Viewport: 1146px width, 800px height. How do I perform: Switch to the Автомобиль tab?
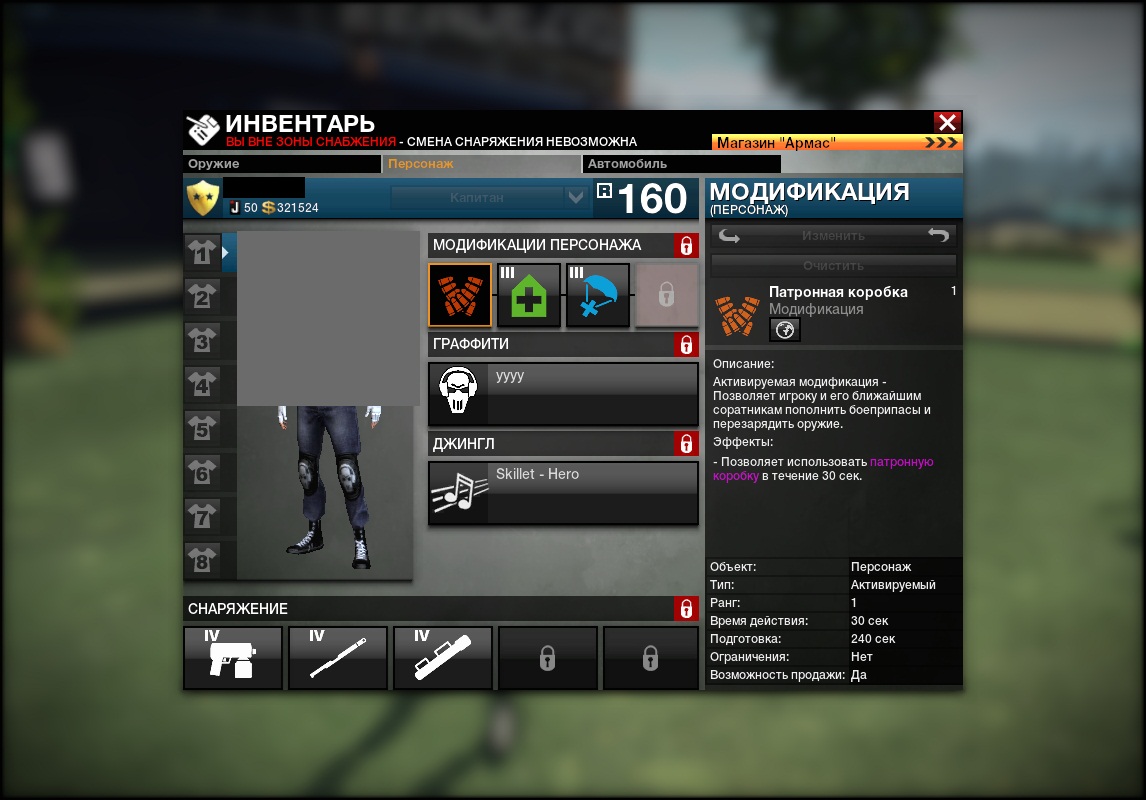tap(680, 164)
